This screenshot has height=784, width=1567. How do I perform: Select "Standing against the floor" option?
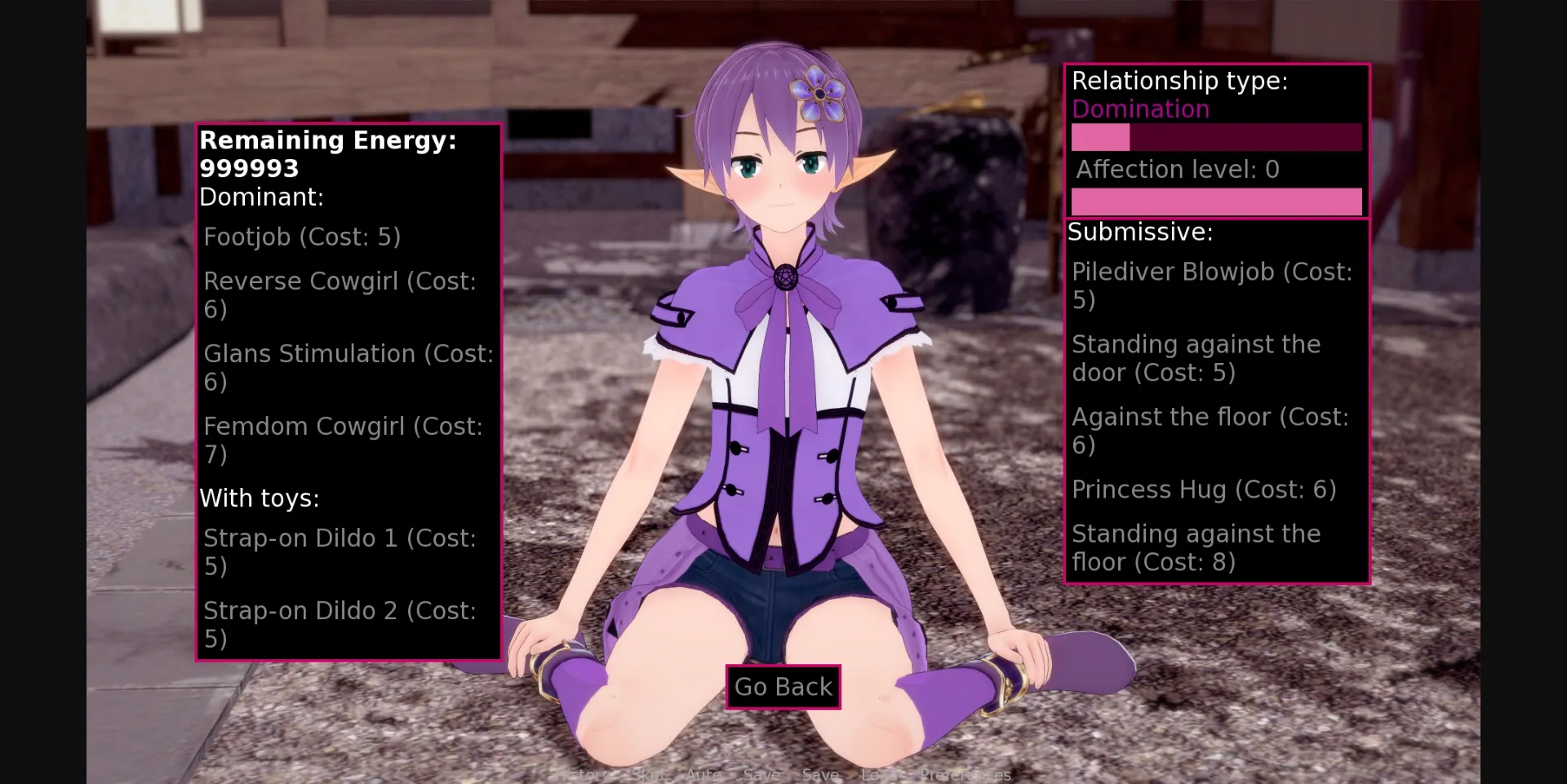(1196, 547)
